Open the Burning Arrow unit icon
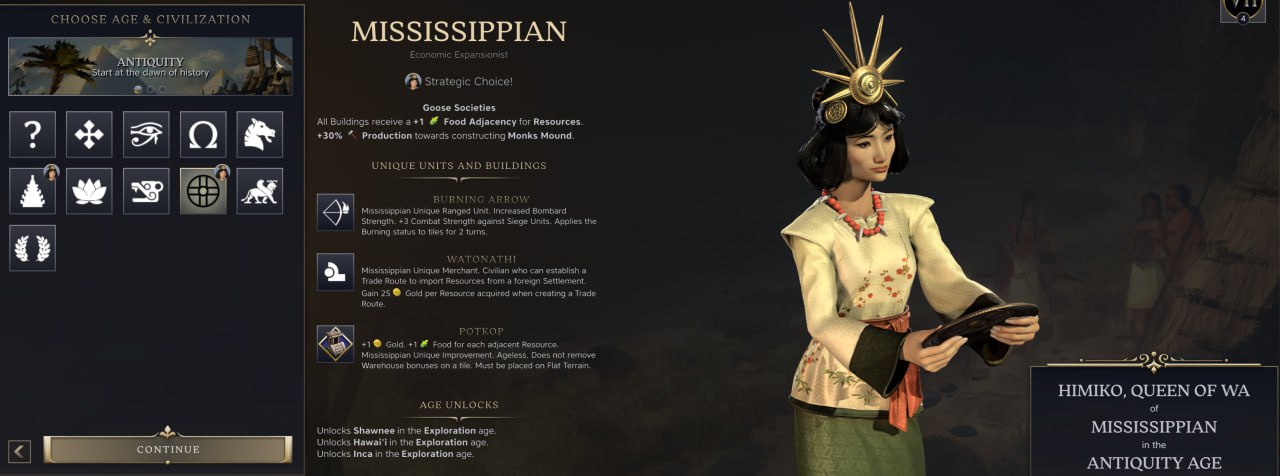Viewport: 1280px width, 476px height. coord(335,213)
